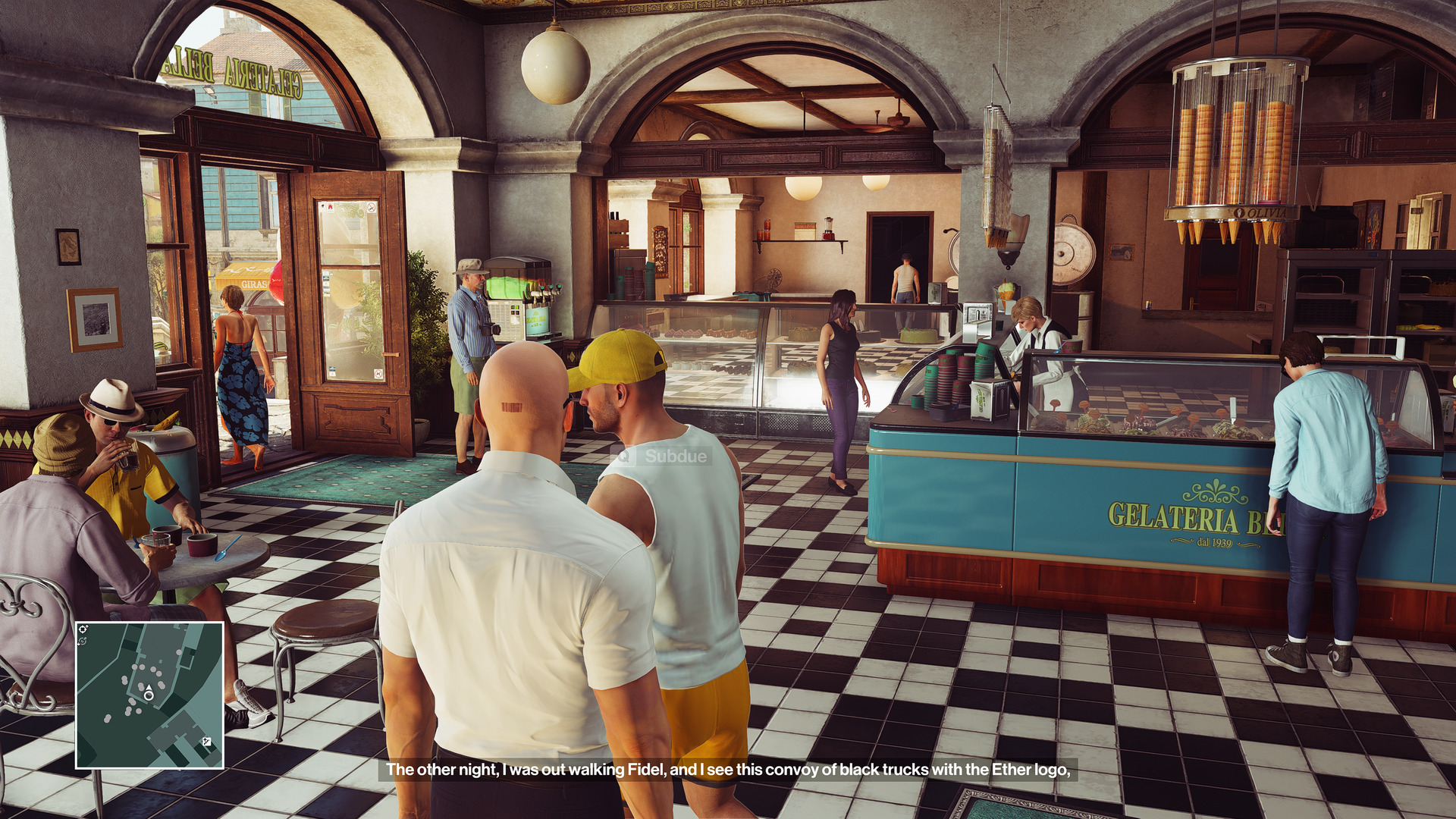Select the player arrow marker on the minimap
This screenshot has height=819, width=1456.
point(149,687)
